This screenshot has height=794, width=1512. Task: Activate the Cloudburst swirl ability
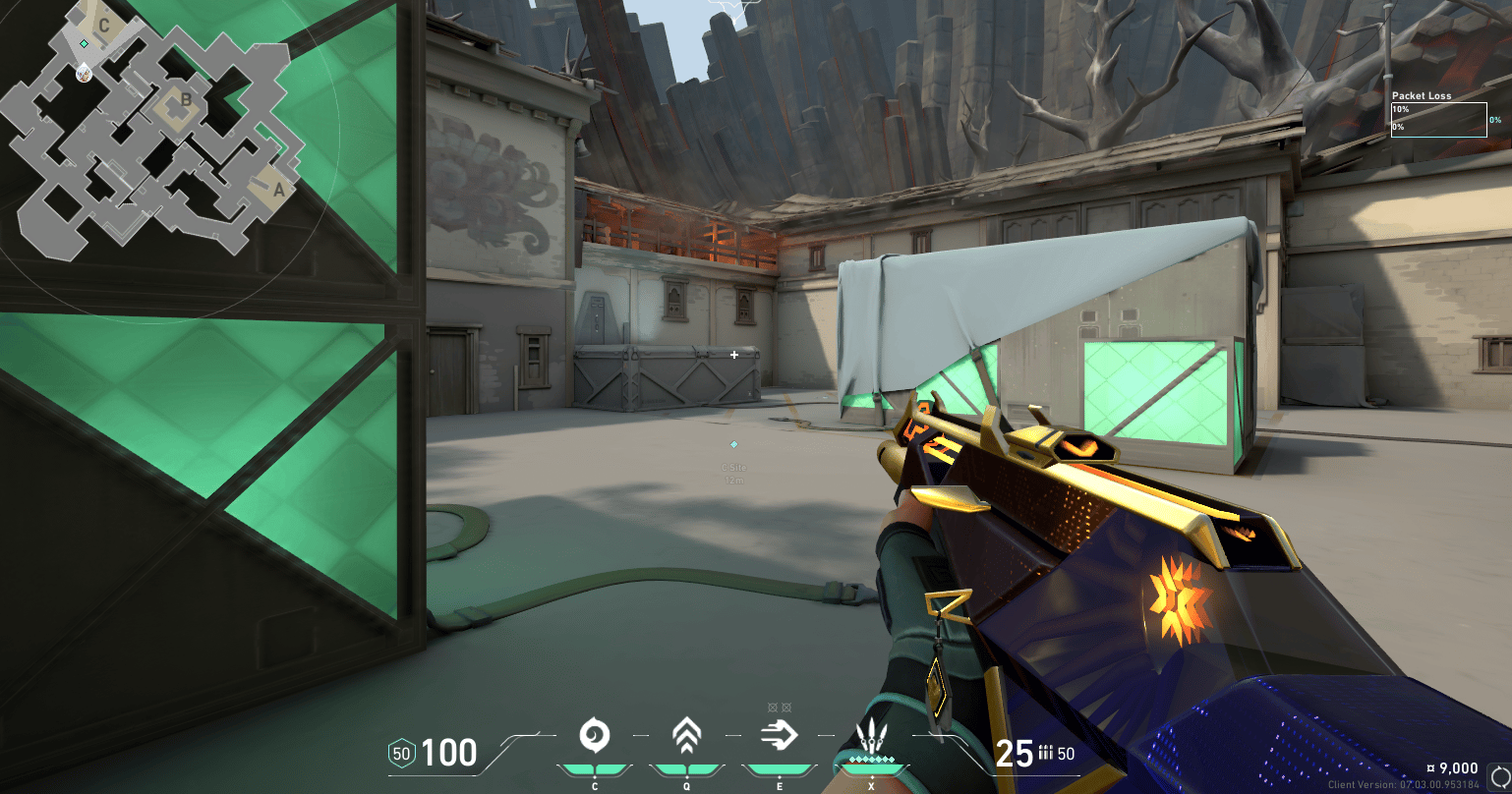(594, 735)
